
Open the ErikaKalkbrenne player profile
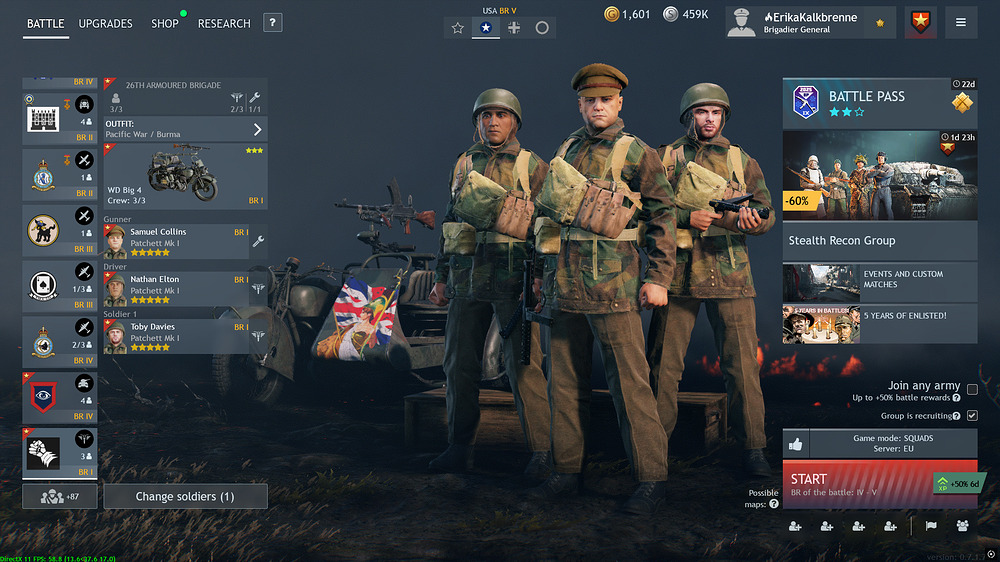tap(810, 22)
